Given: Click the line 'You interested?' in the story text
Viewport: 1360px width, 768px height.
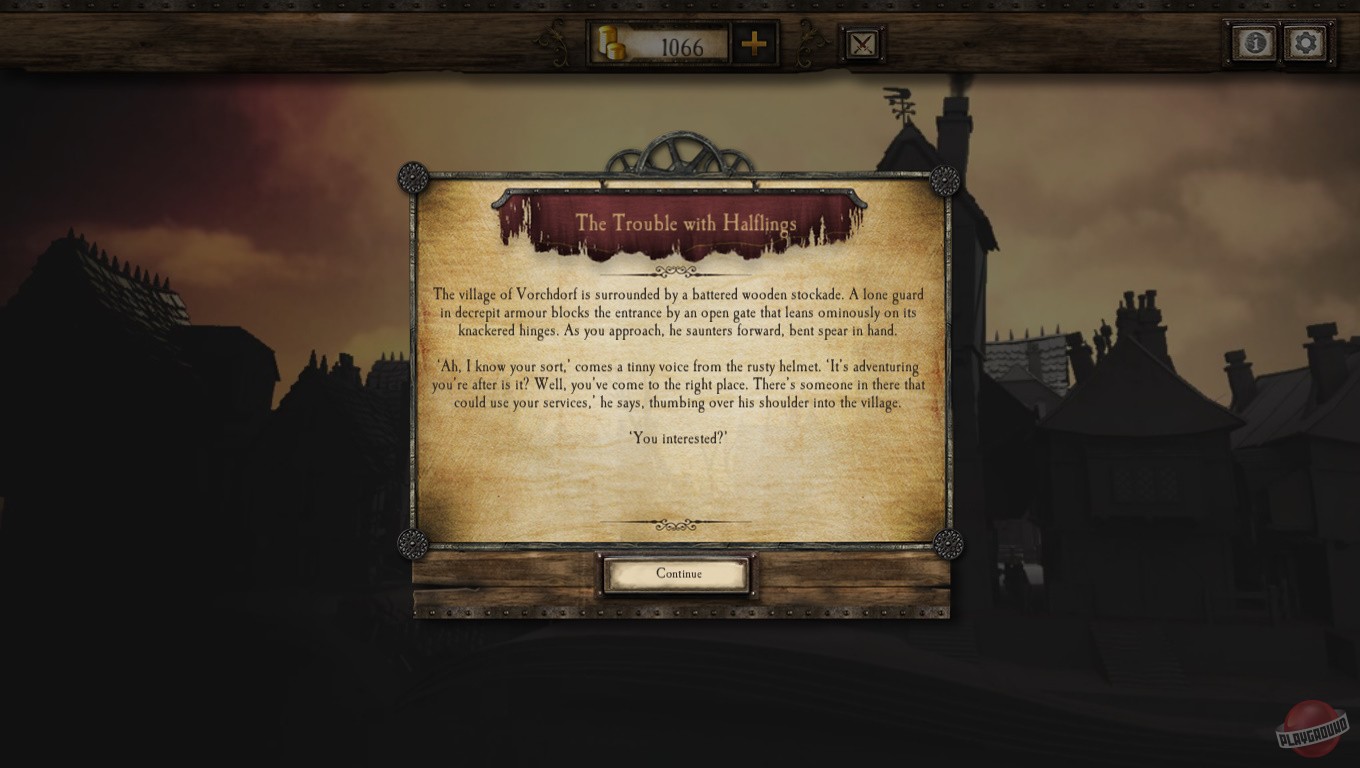Looking at the screenshot, I should coord(679,437).
